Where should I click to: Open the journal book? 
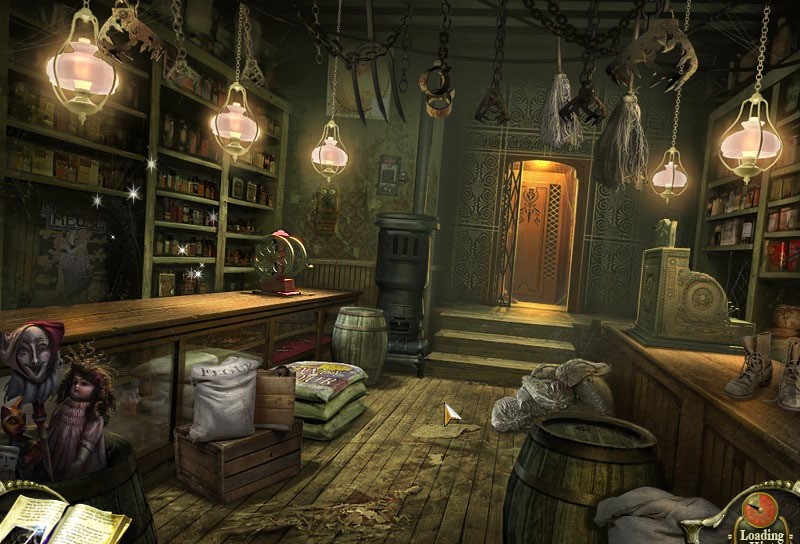pos(62,520)
